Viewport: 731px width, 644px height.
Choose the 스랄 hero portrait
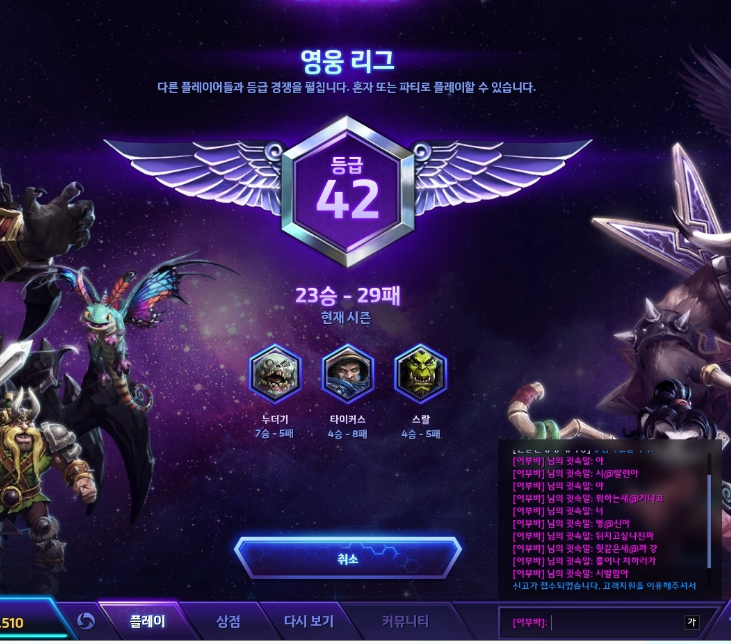420,374
